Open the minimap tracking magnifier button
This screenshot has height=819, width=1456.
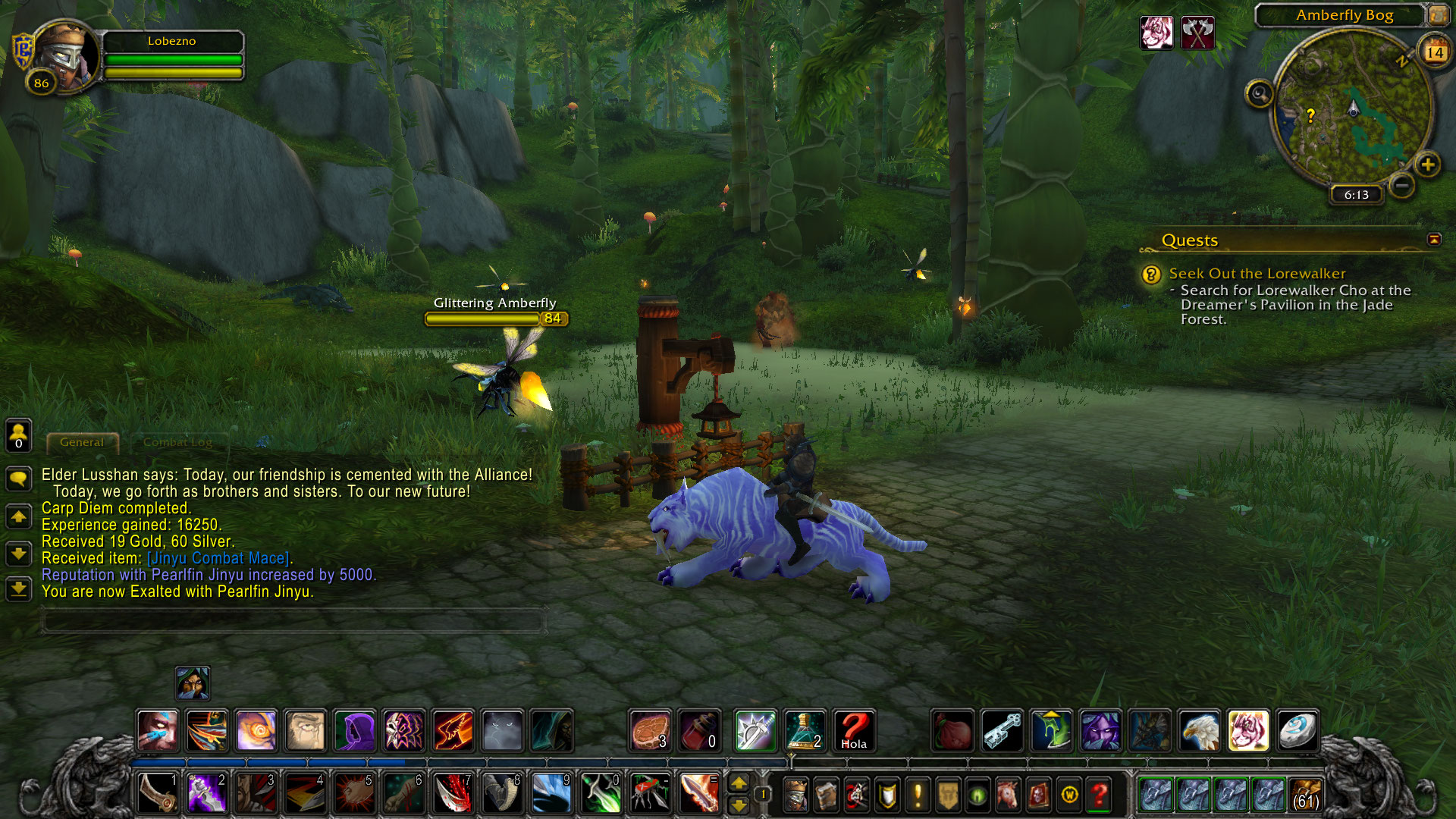point(1260,94)
